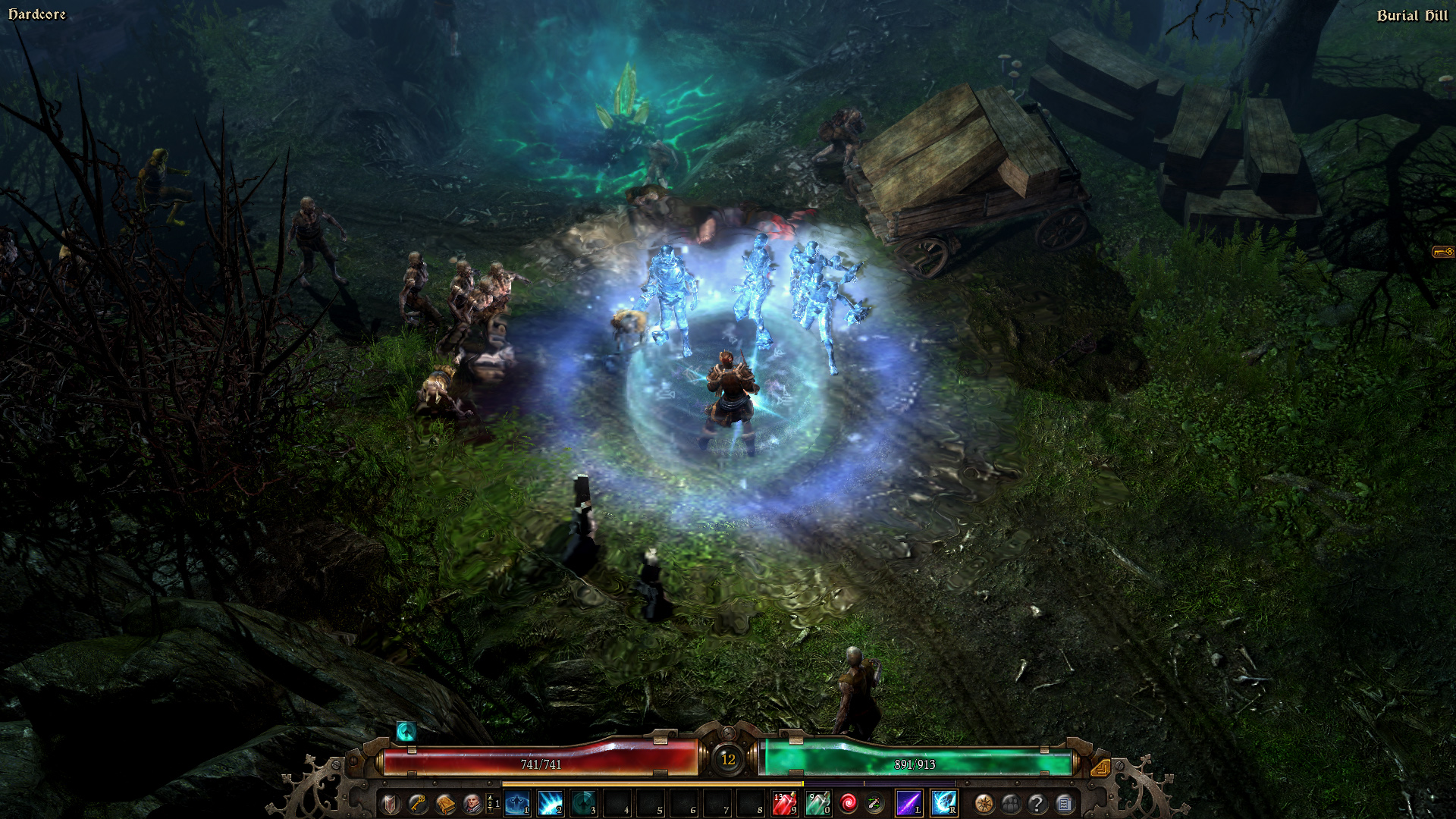
Task: Select the blue aether skill bound to R
Action: coord(945,802)
